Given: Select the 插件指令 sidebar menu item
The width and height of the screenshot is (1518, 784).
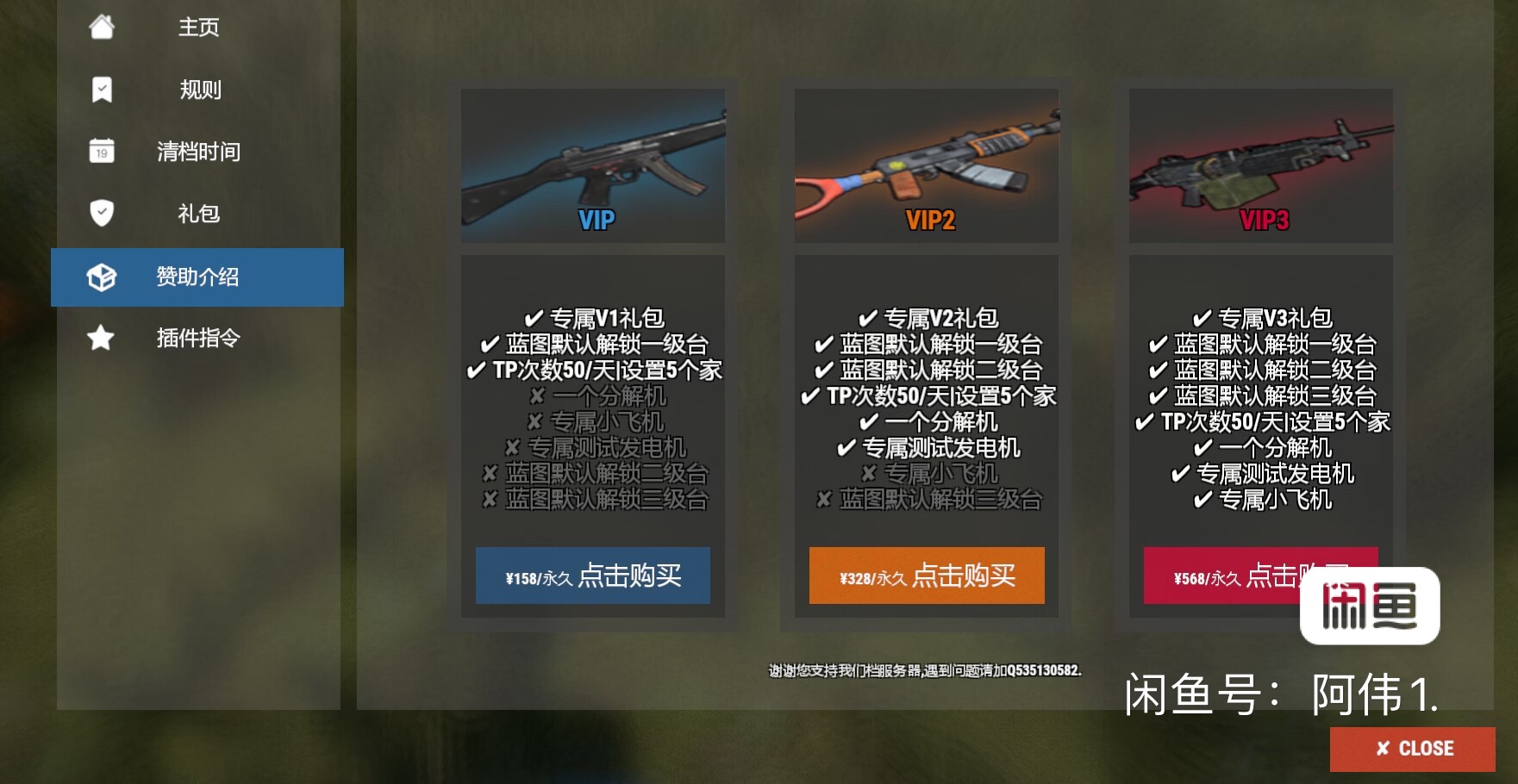Looking at the screenshot, I should tap(197, 339).
